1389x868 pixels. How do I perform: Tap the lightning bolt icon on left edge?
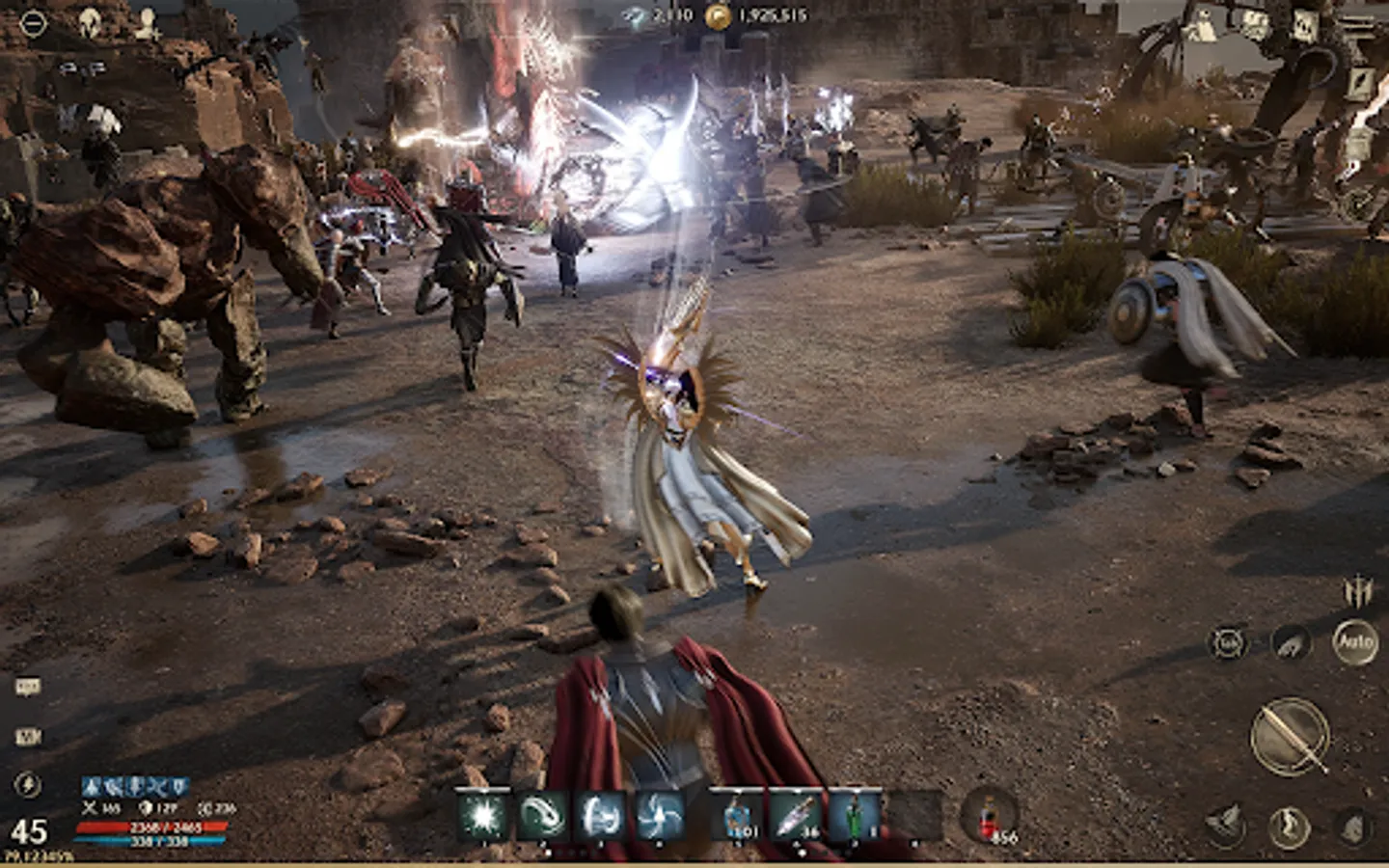tap(27, 784)
